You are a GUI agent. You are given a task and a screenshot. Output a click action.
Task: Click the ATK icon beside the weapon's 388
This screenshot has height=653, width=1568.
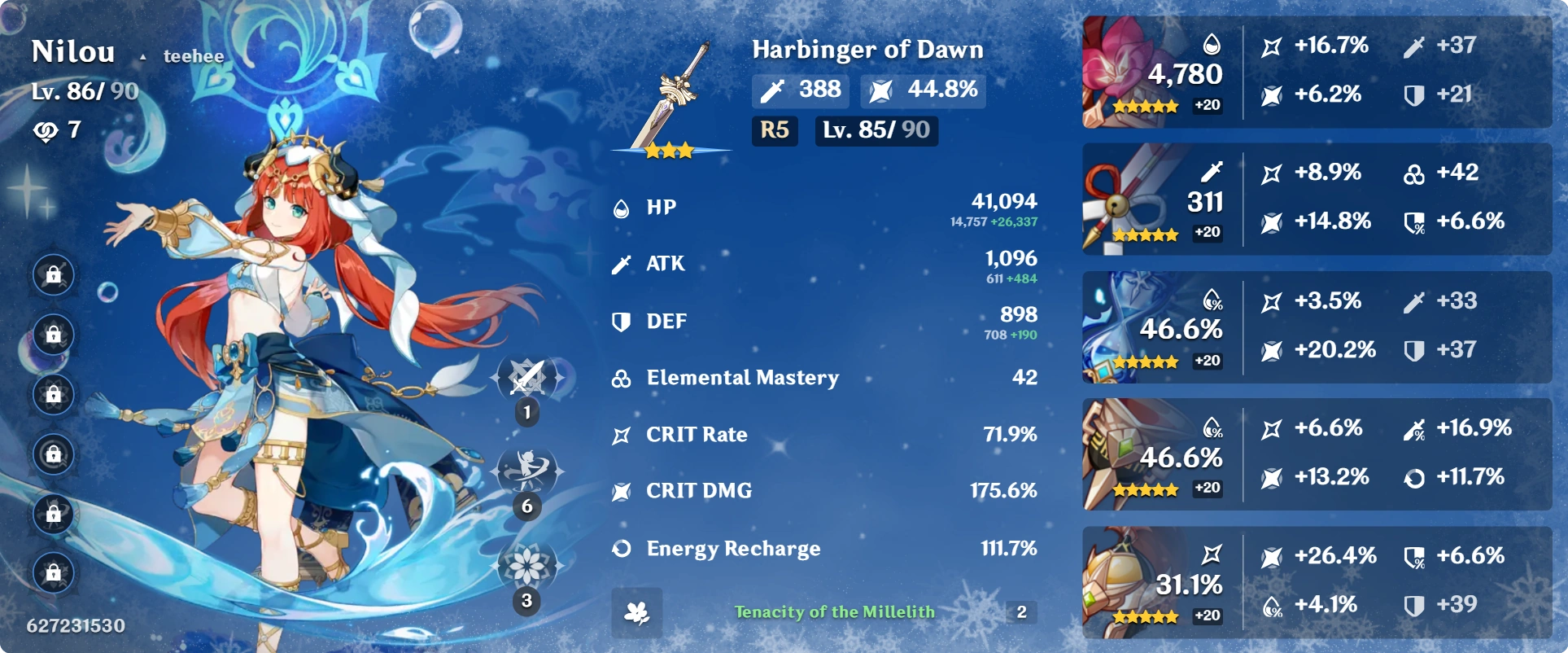[x=773, y=90]
